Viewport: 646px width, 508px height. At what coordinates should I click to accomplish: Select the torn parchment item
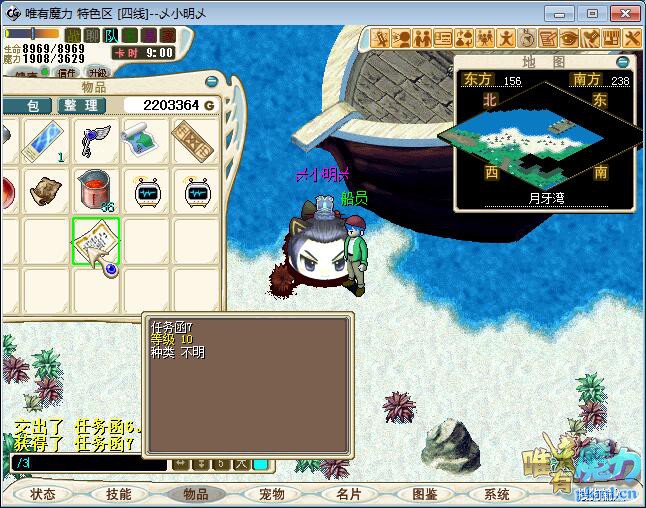click(45, 190)
